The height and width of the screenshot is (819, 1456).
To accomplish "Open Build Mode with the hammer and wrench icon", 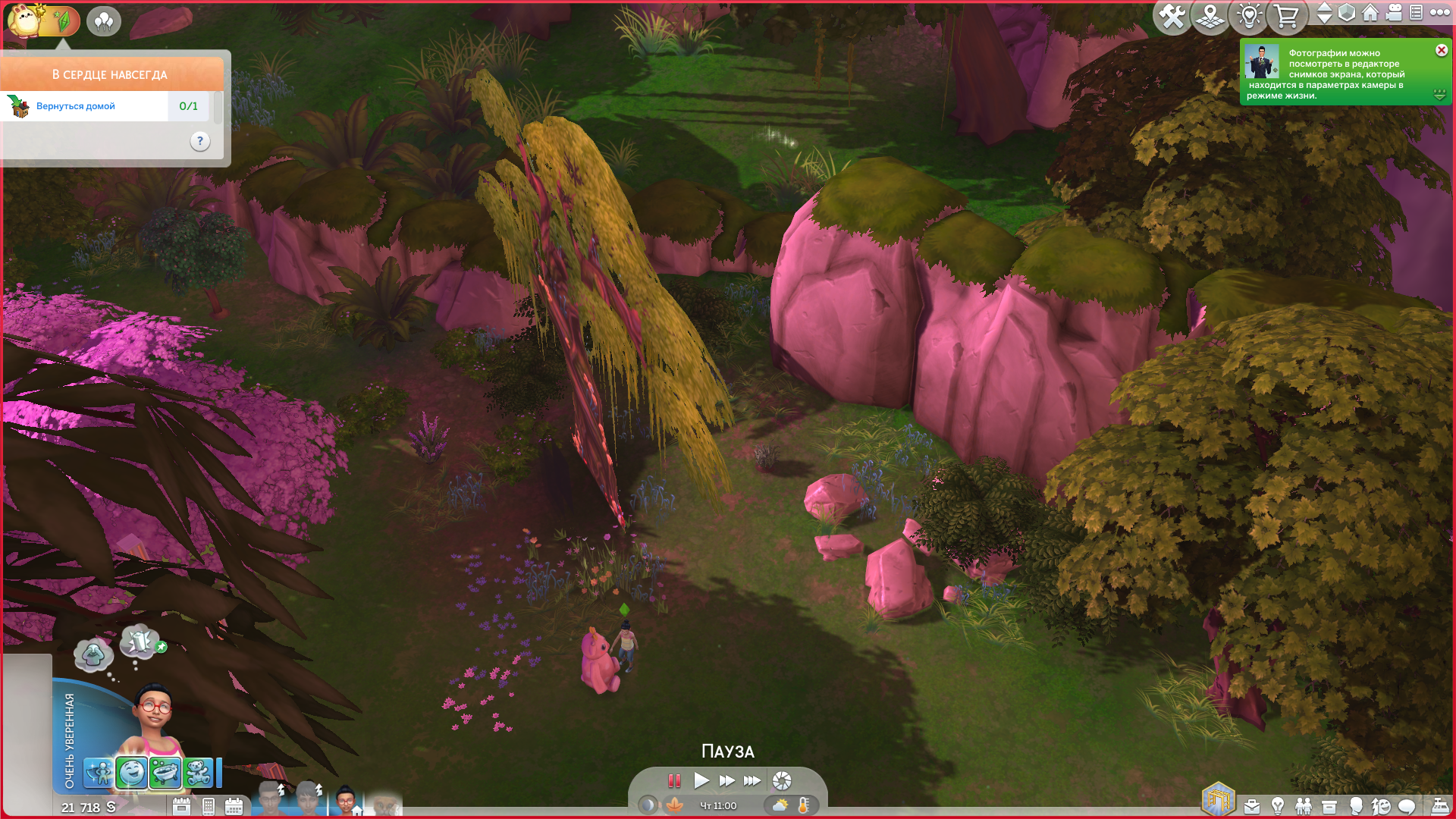I will pos(1172,16).
